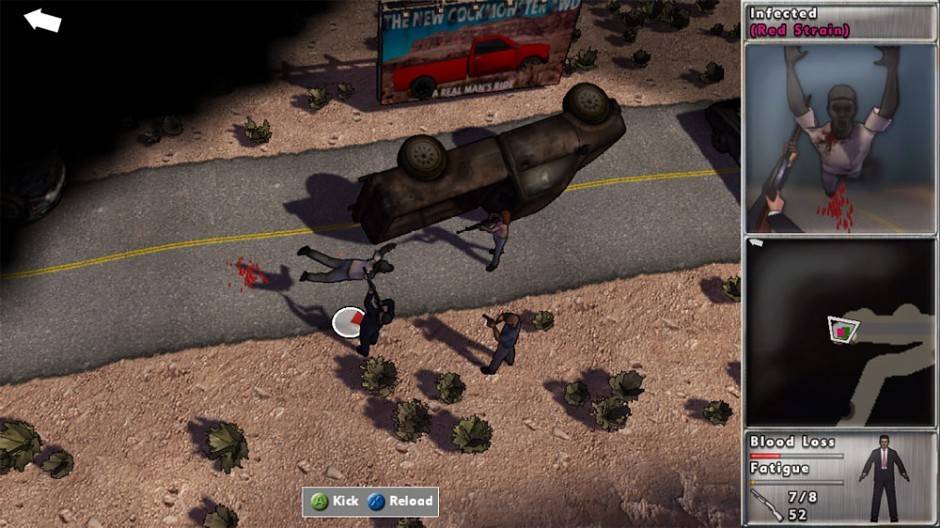View the Infected target portrait
Viewport: 940px width, 528px height.
tap(840, 139)
